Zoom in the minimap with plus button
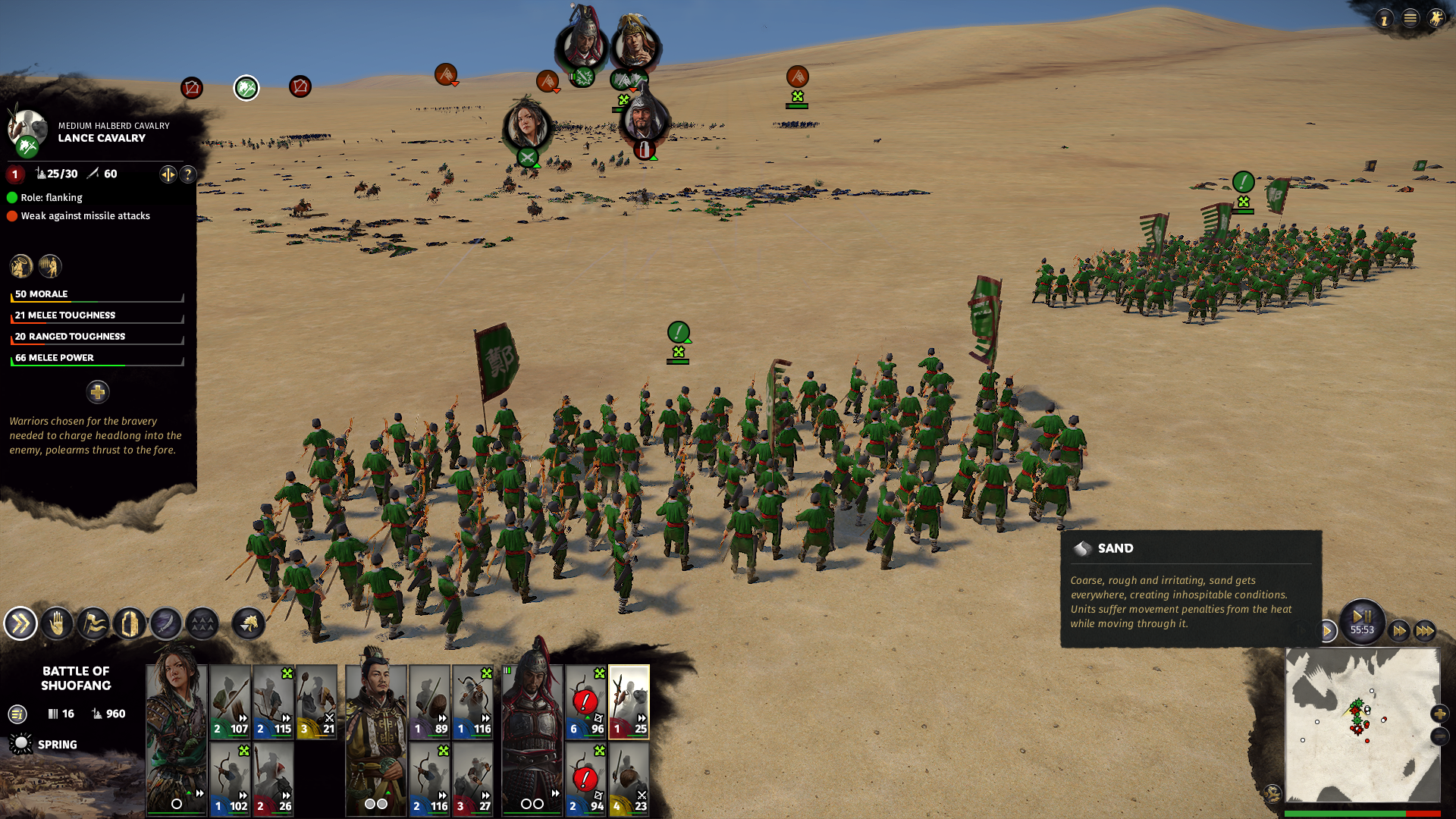Viewport: 1456px width, 819px height. 1439,714
